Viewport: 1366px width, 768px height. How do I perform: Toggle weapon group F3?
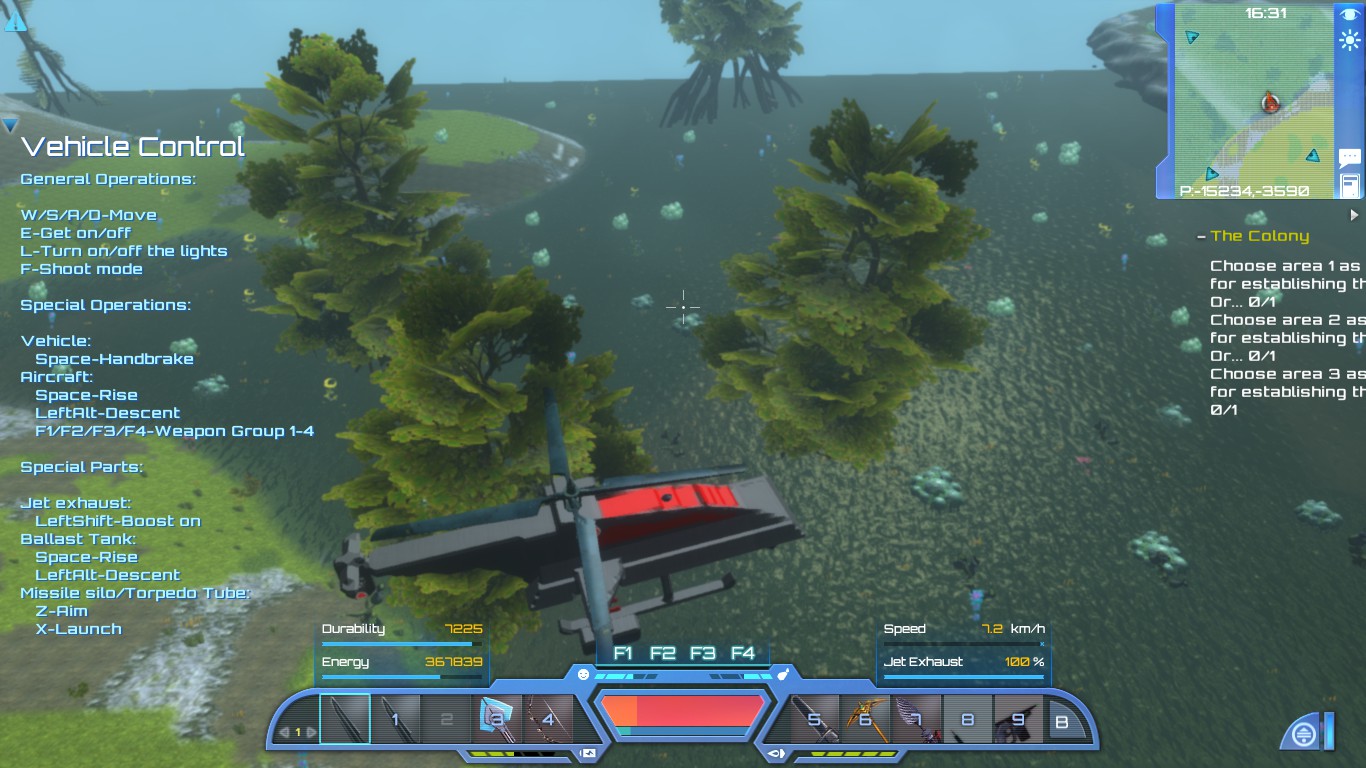coord(703,651)
